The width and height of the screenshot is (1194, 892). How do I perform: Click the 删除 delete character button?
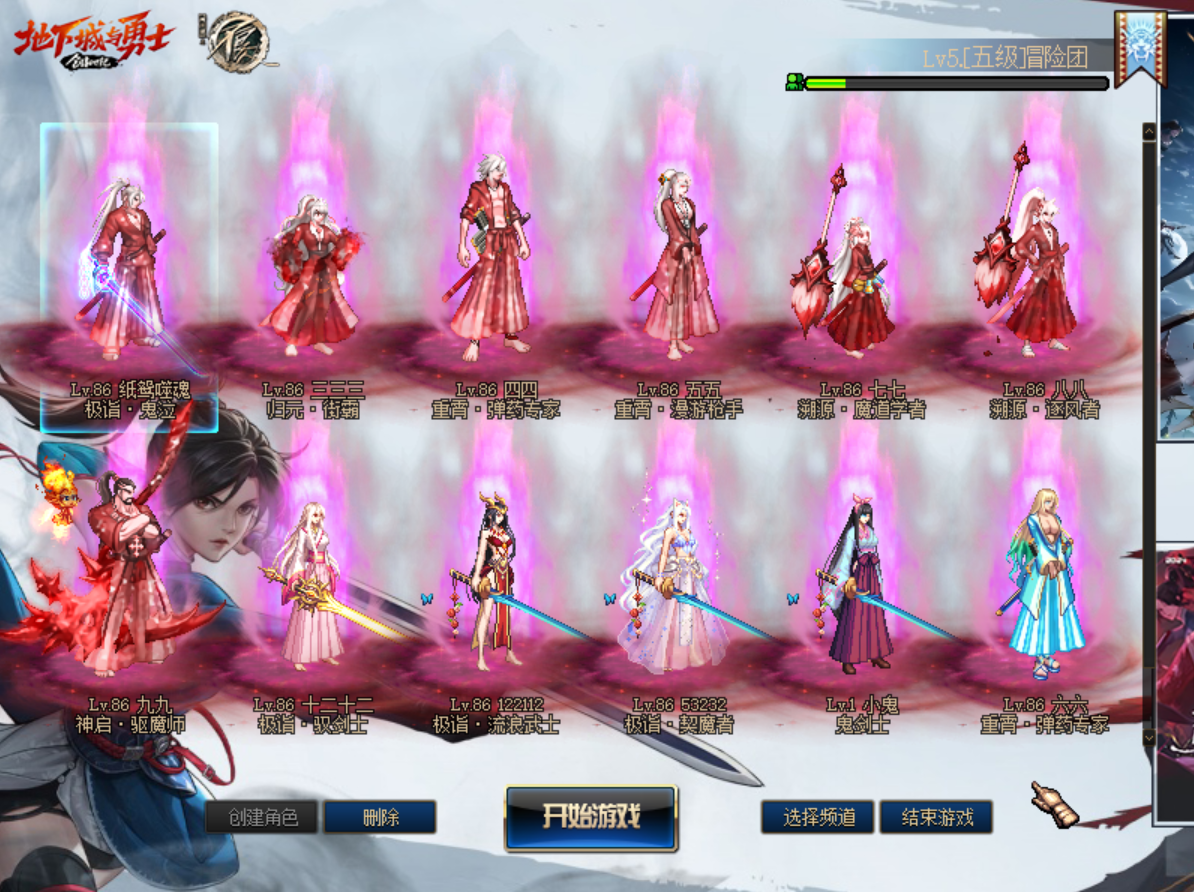coord(380,817)
